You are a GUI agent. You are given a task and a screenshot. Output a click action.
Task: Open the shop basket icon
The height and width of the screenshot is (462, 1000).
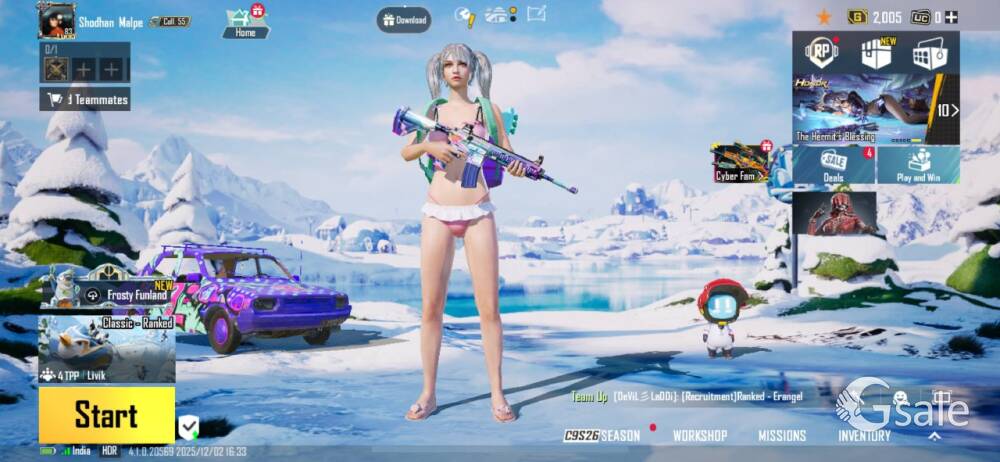click(x=929, y=53)
